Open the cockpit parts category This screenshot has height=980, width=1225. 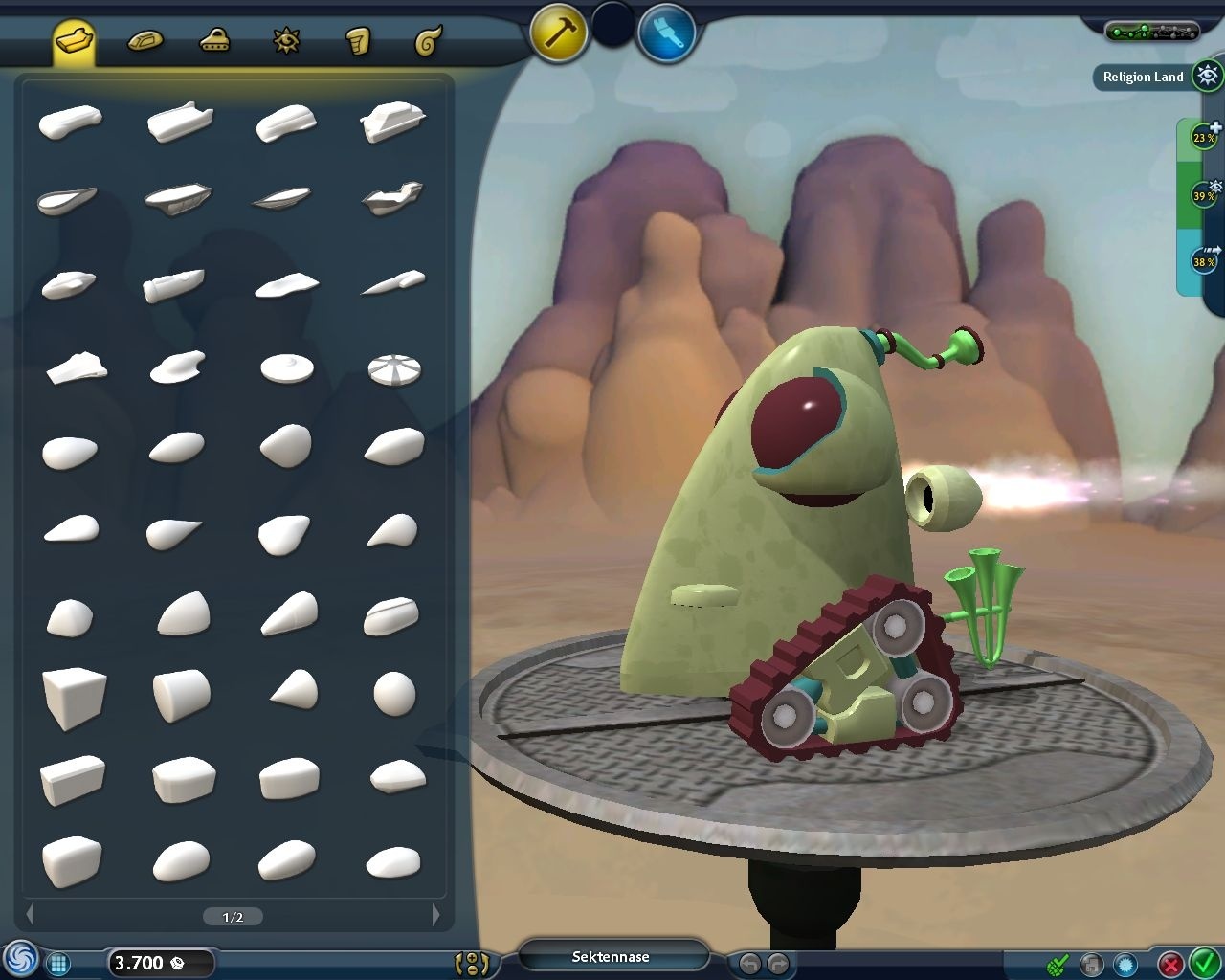coord(214,40)
